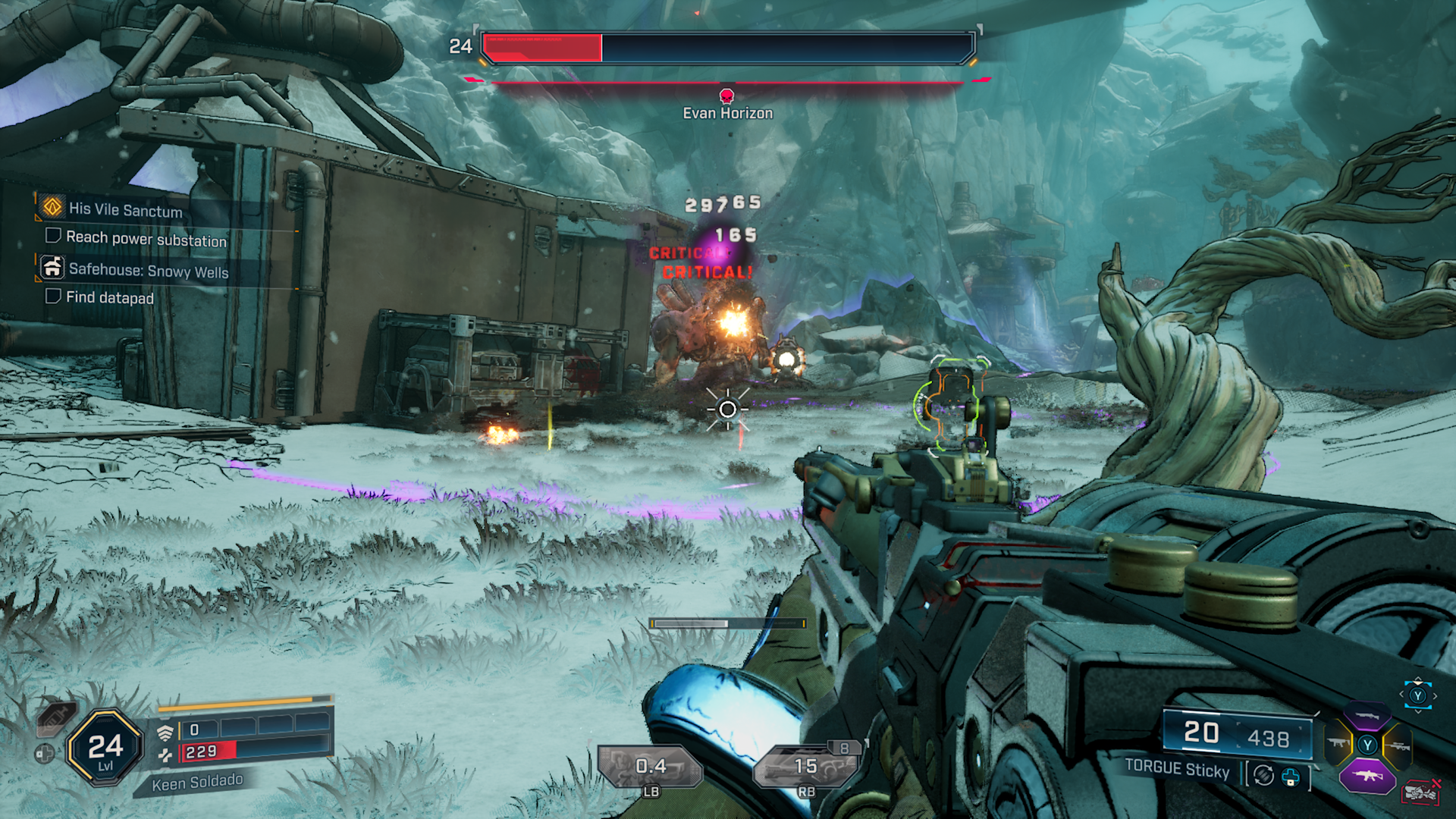Equip the sniper rifle weapon slot
This screenshot has width=1456, height=819.
1397,745
